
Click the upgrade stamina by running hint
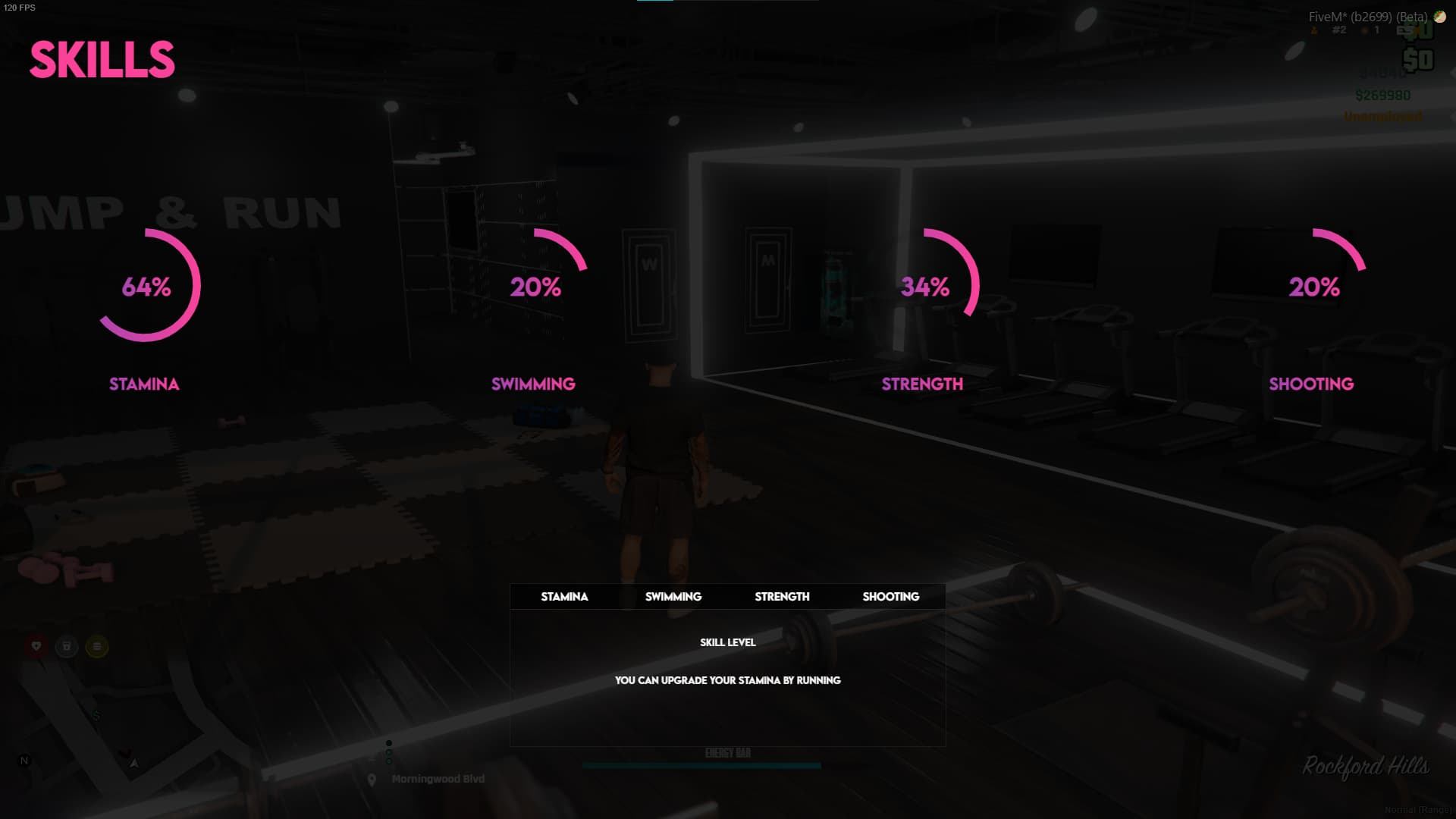pyautogui.click(x=727, y=680)
